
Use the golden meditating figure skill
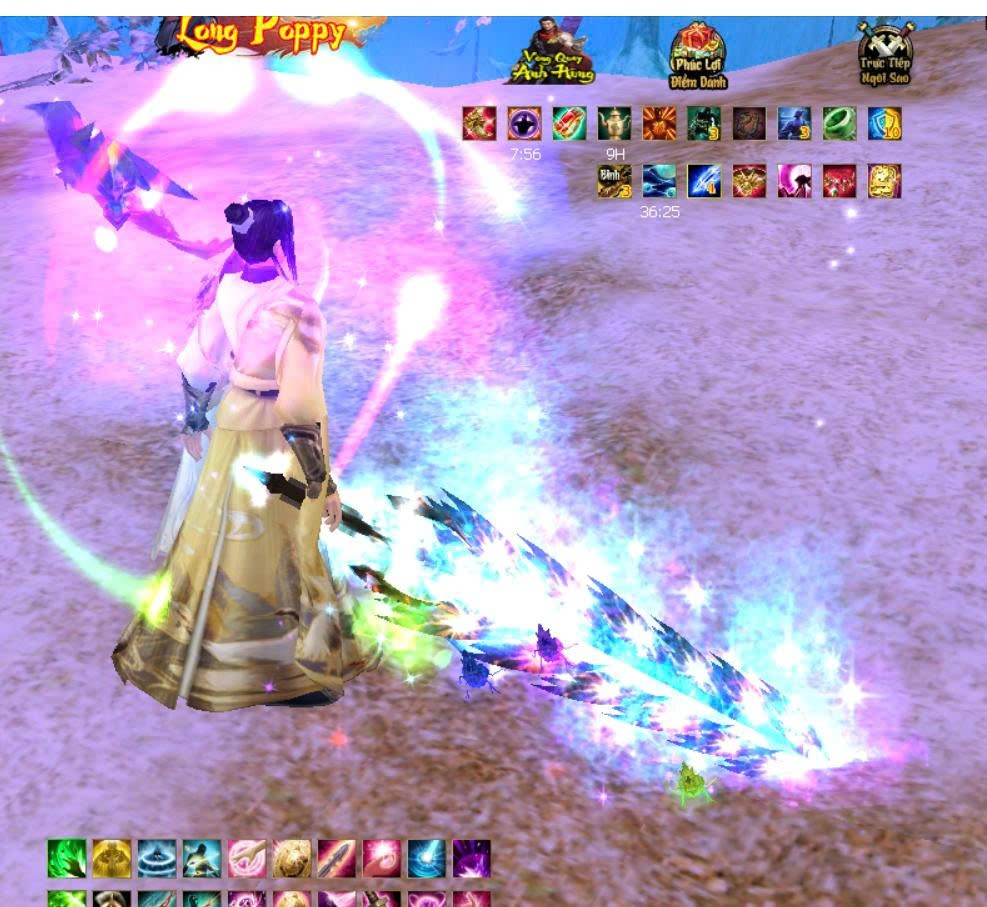112,858
